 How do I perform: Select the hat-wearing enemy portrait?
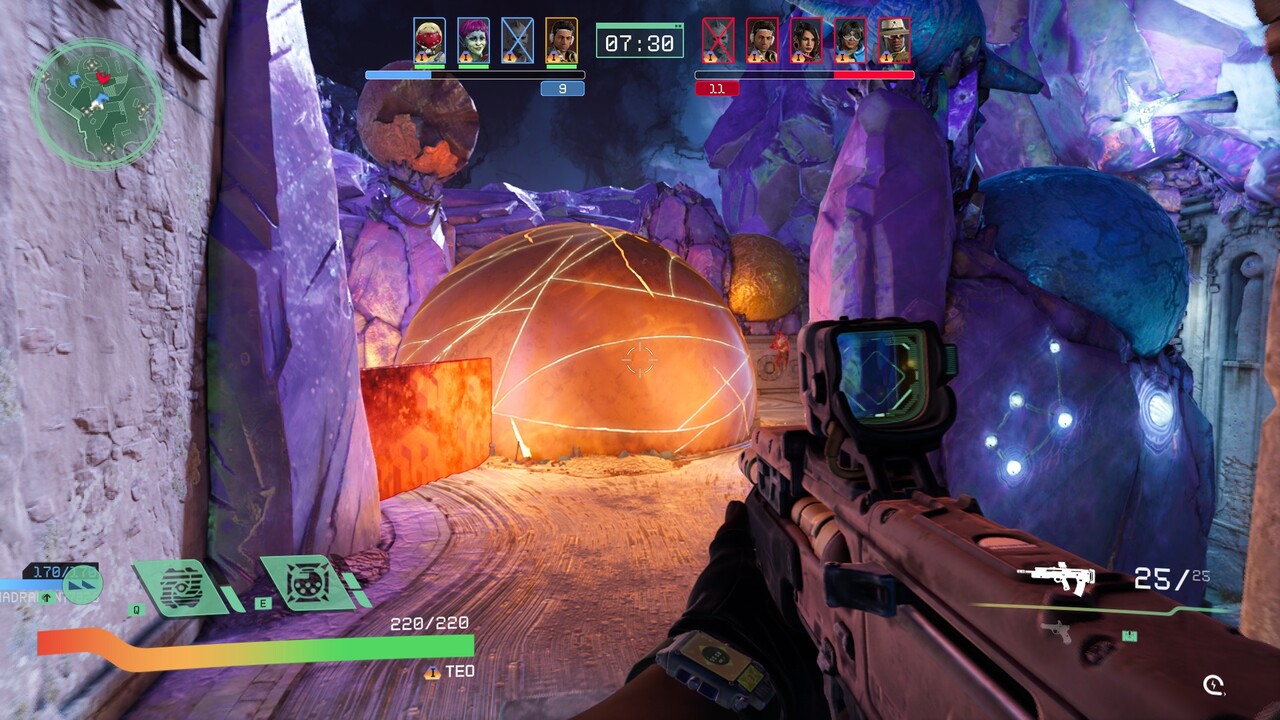click(894, 40)
